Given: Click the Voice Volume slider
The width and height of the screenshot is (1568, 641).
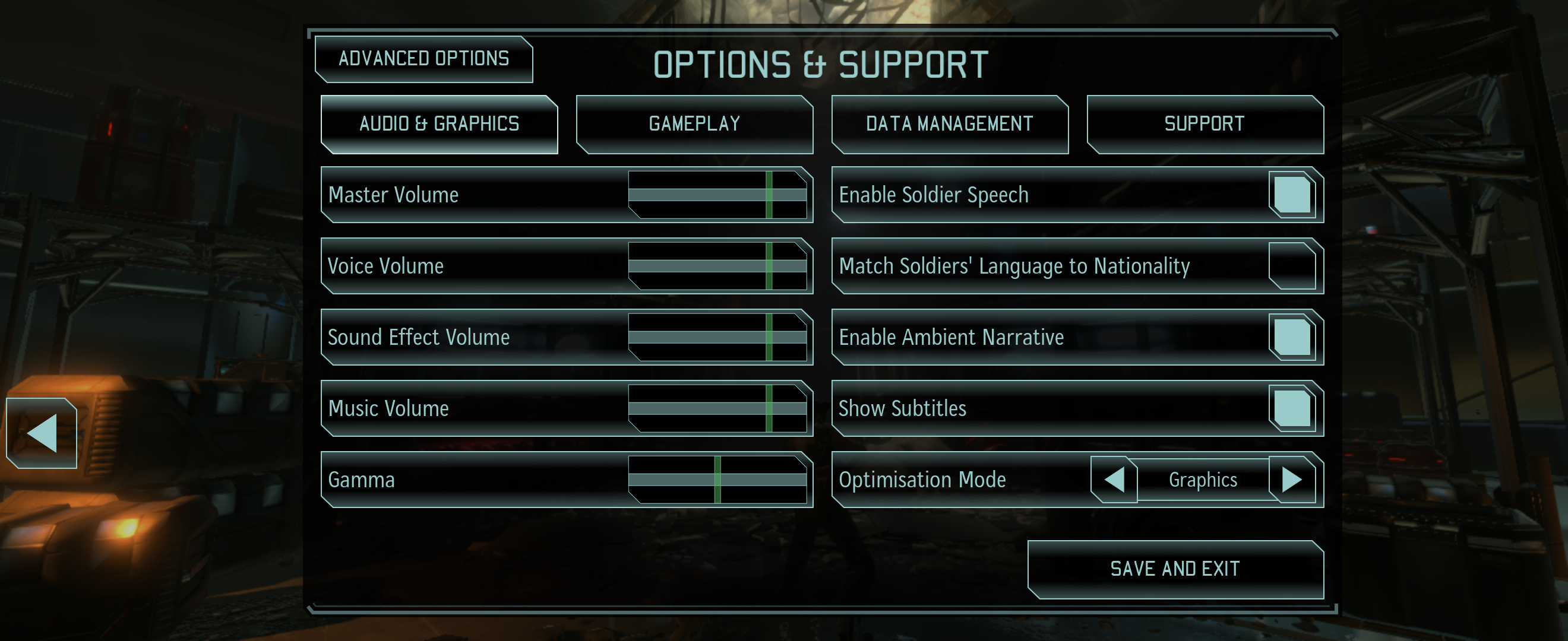Looking at the screenshot, I should 769,266.
